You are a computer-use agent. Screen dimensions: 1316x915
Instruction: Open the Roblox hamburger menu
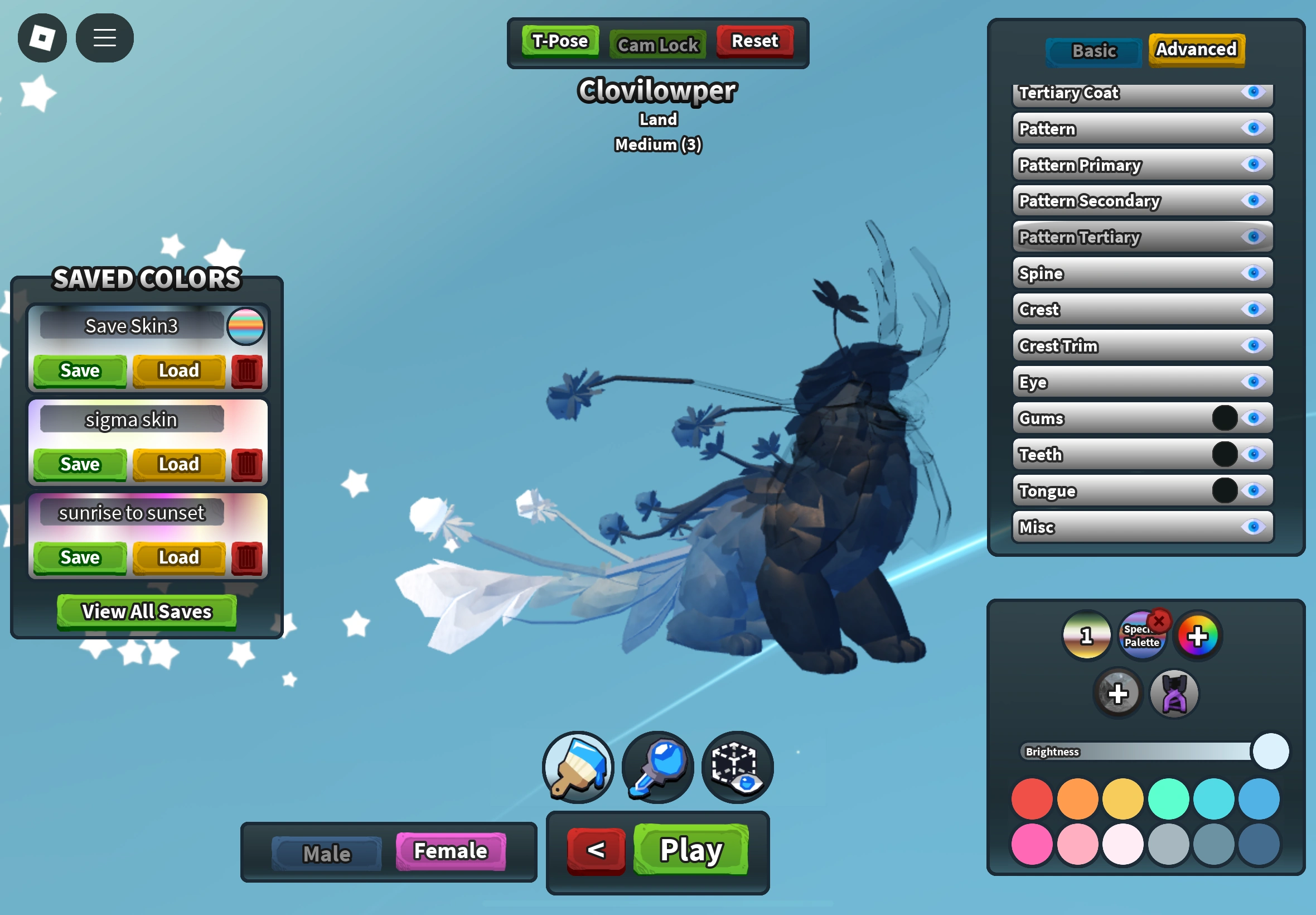pos(104,38)
